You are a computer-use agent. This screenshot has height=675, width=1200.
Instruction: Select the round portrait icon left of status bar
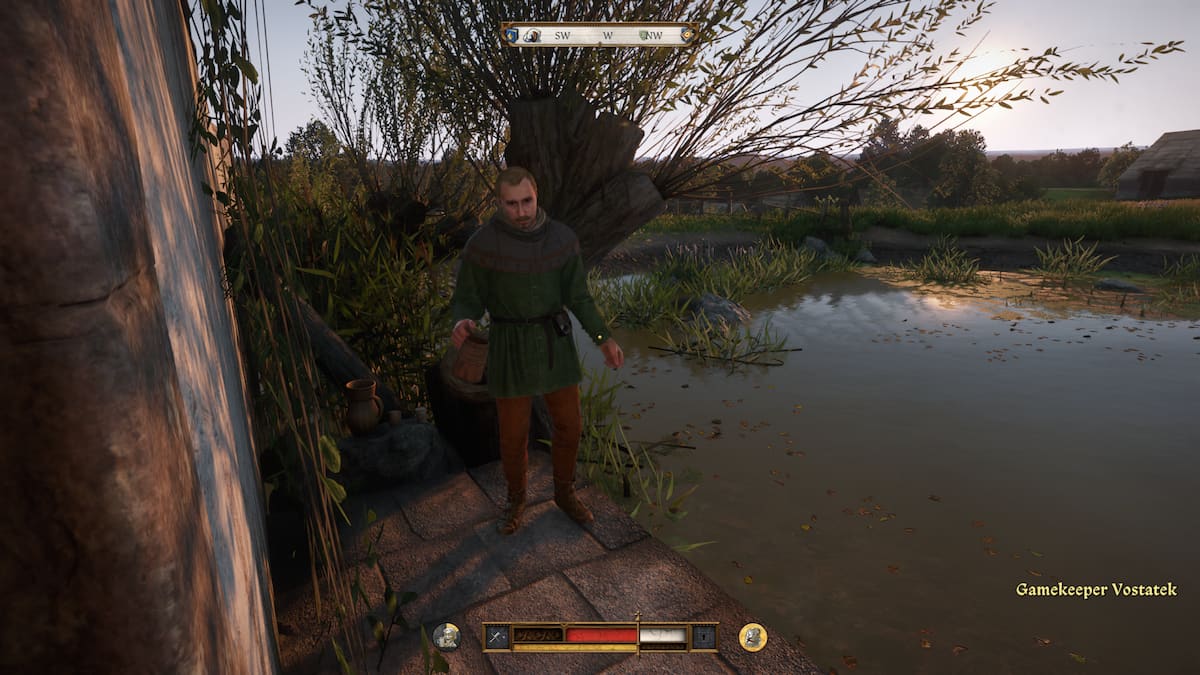tap(446, 636)
